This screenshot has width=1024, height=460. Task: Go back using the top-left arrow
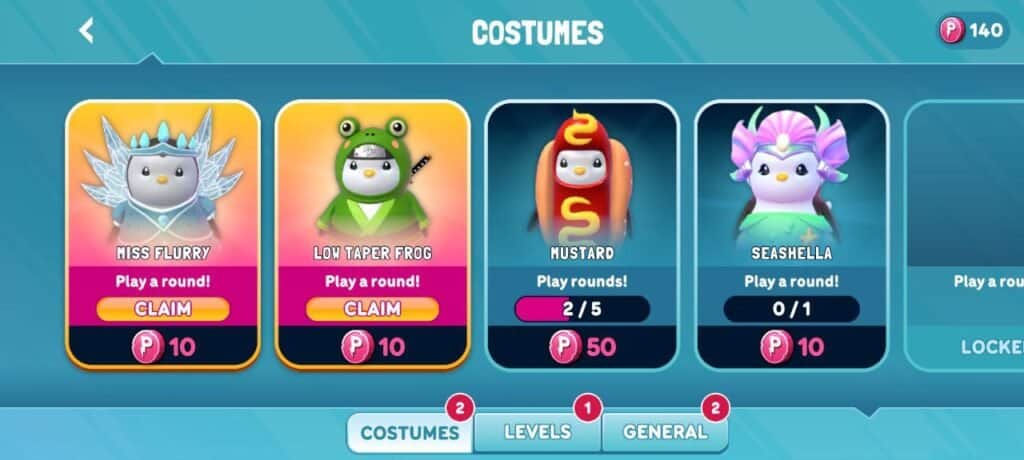point(87,31)
